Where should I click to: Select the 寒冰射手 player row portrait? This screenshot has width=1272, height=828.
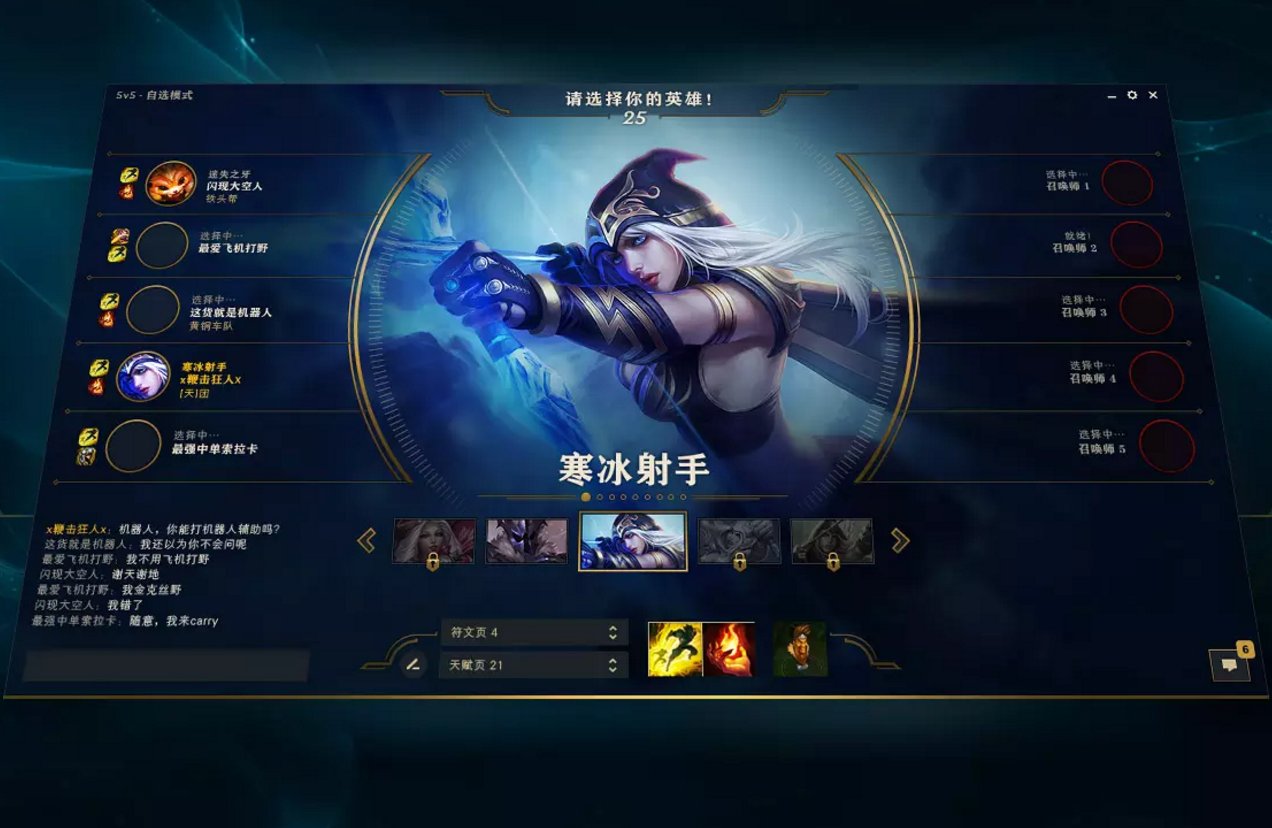143,377
